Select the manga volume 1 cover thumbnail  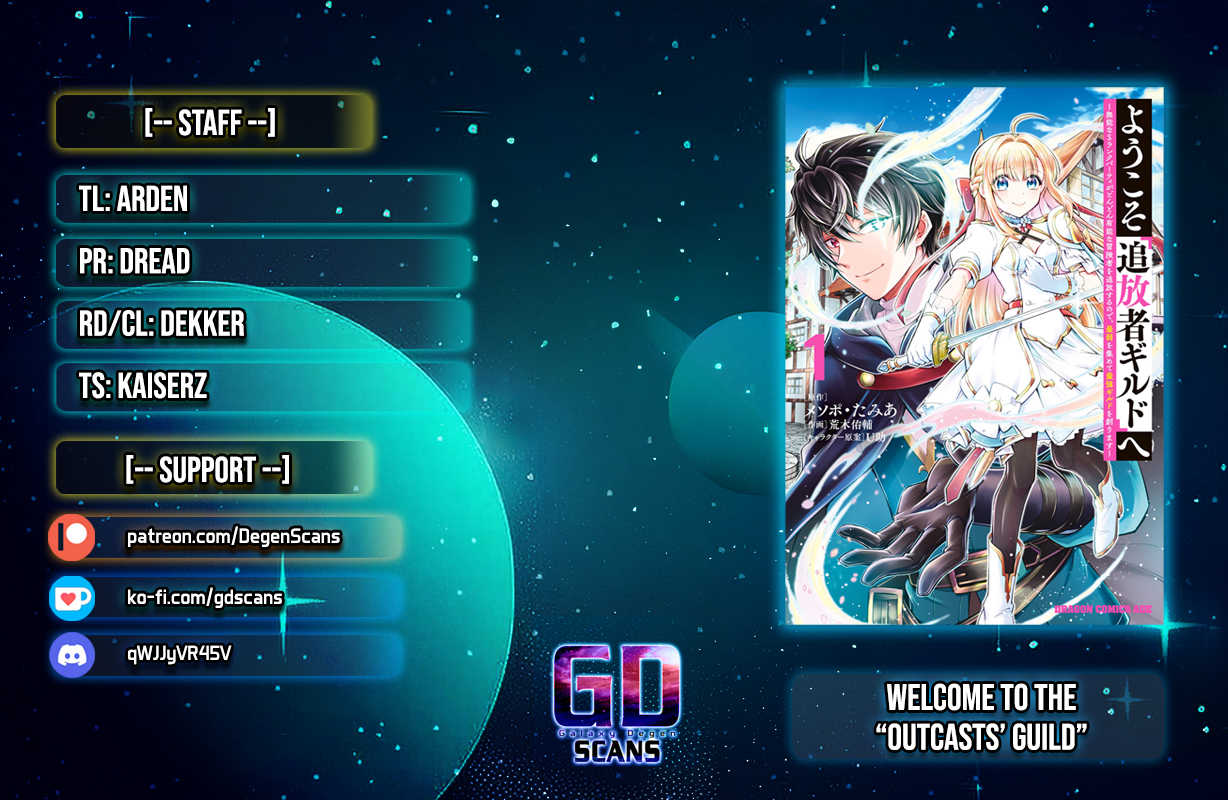[x=974, y=356]
